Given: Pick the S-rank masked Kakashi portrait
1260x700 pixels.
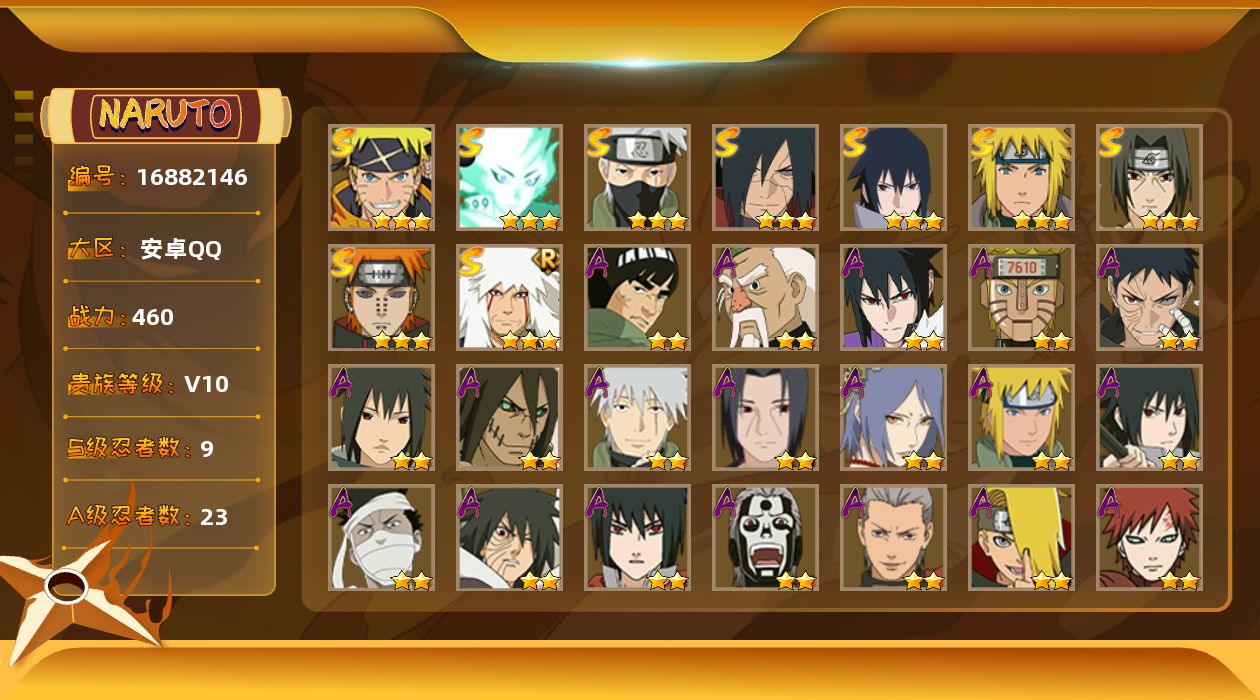Looking at the screenshot, I should (x=637, y=177).
